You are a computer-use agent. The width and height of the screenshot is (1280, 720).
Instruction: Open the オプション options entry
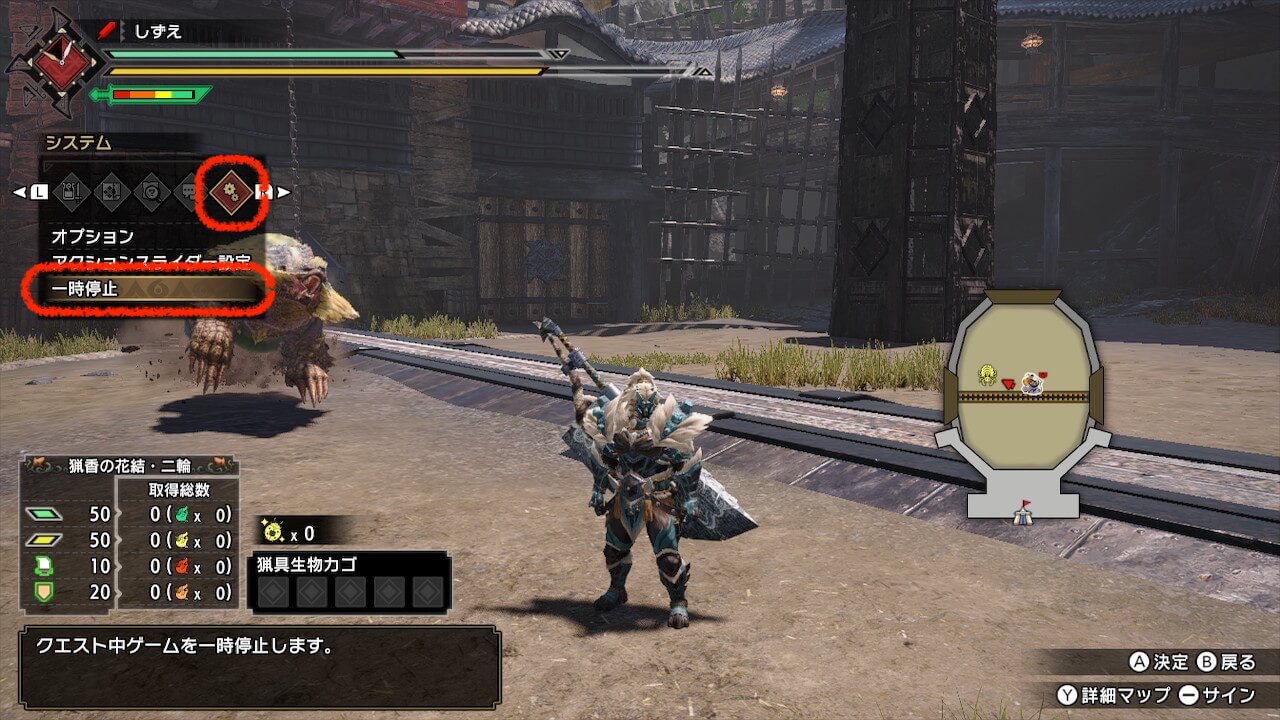pyautogui.click(x=92, y=237)
